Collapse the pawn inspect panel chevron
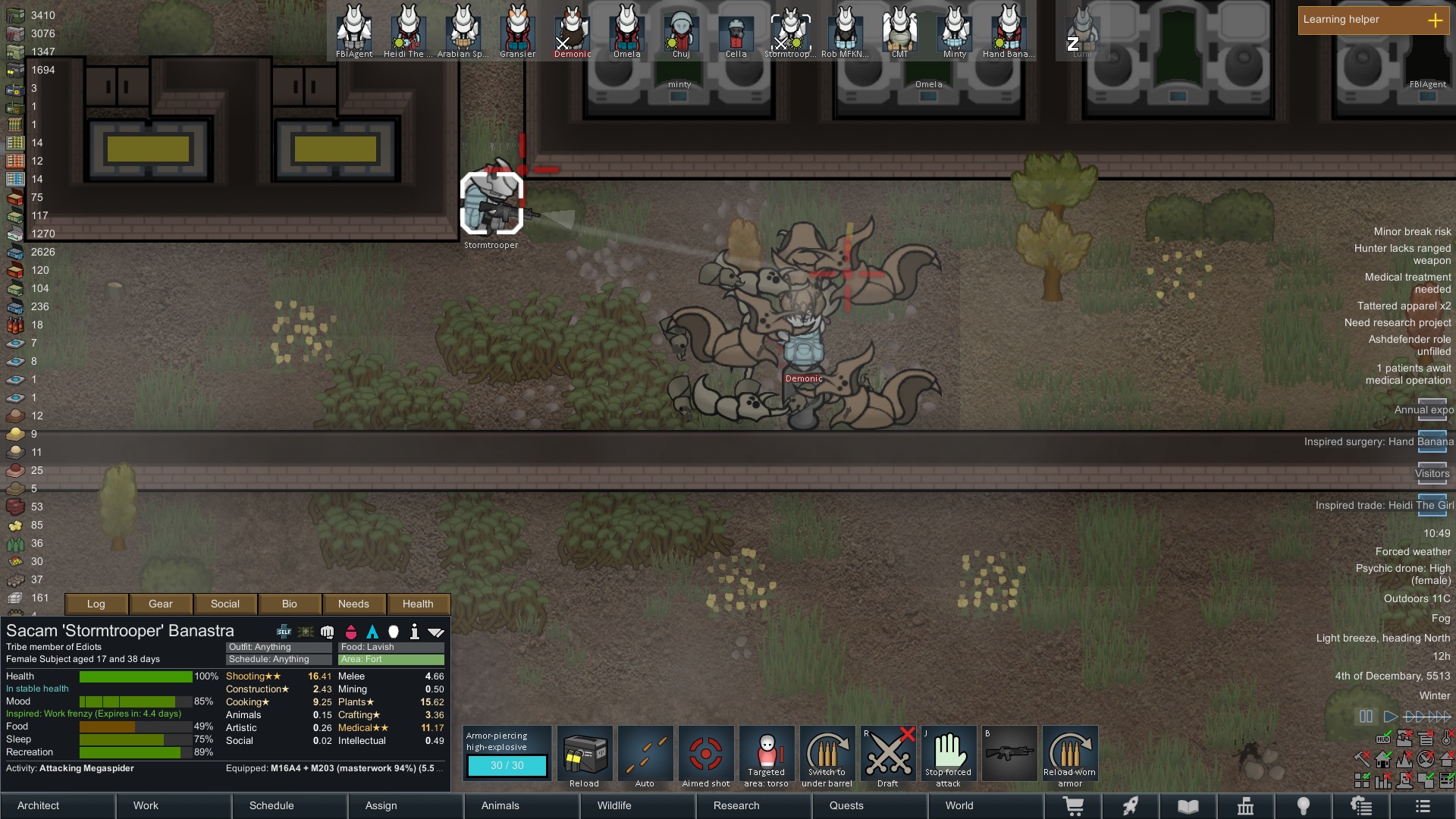The image size is (1456, 819). [x=435, y=631]
